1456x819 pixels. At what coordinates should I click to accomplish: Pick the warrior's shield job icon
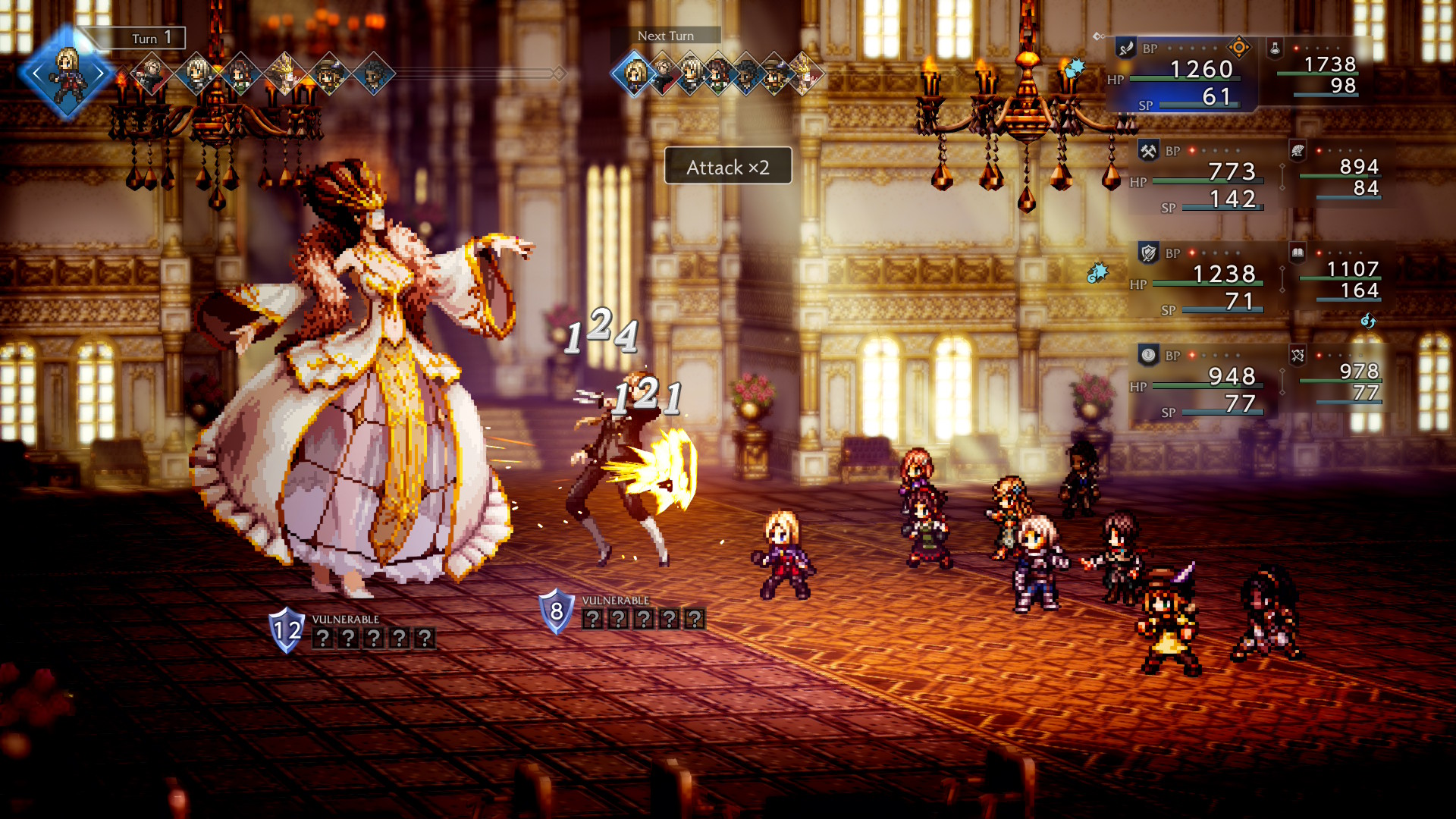[x=1148, y=253]
